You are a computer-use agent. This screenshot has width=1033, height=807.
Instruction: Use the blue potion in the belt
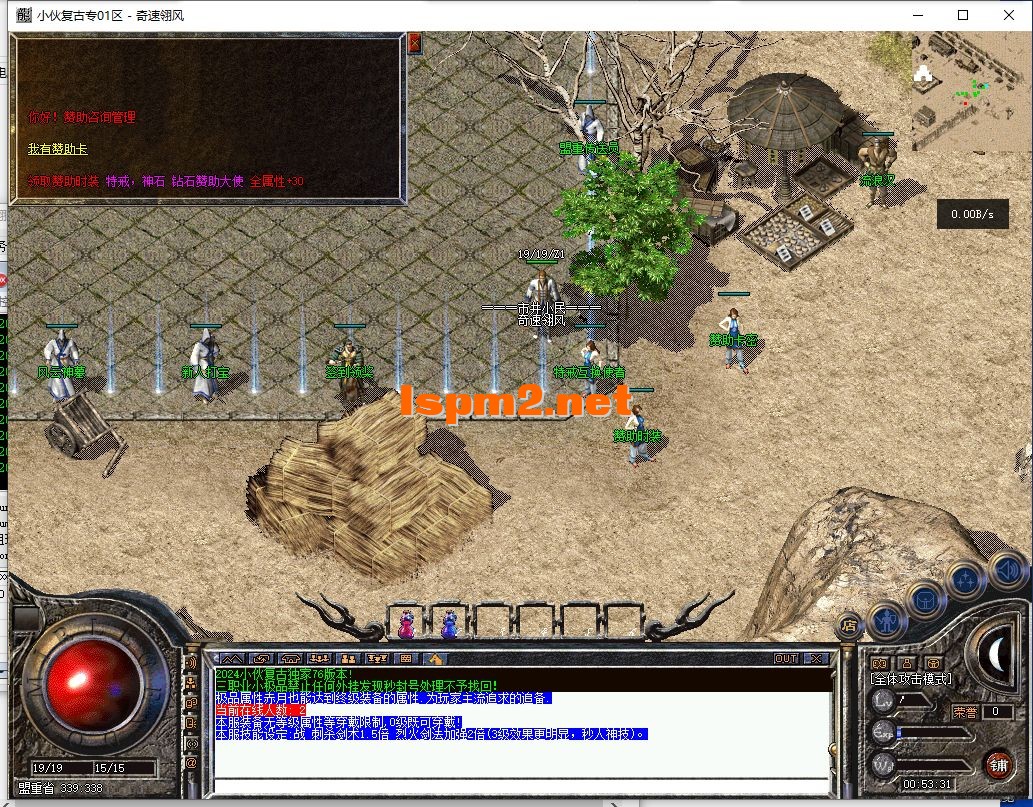(449, 624)
